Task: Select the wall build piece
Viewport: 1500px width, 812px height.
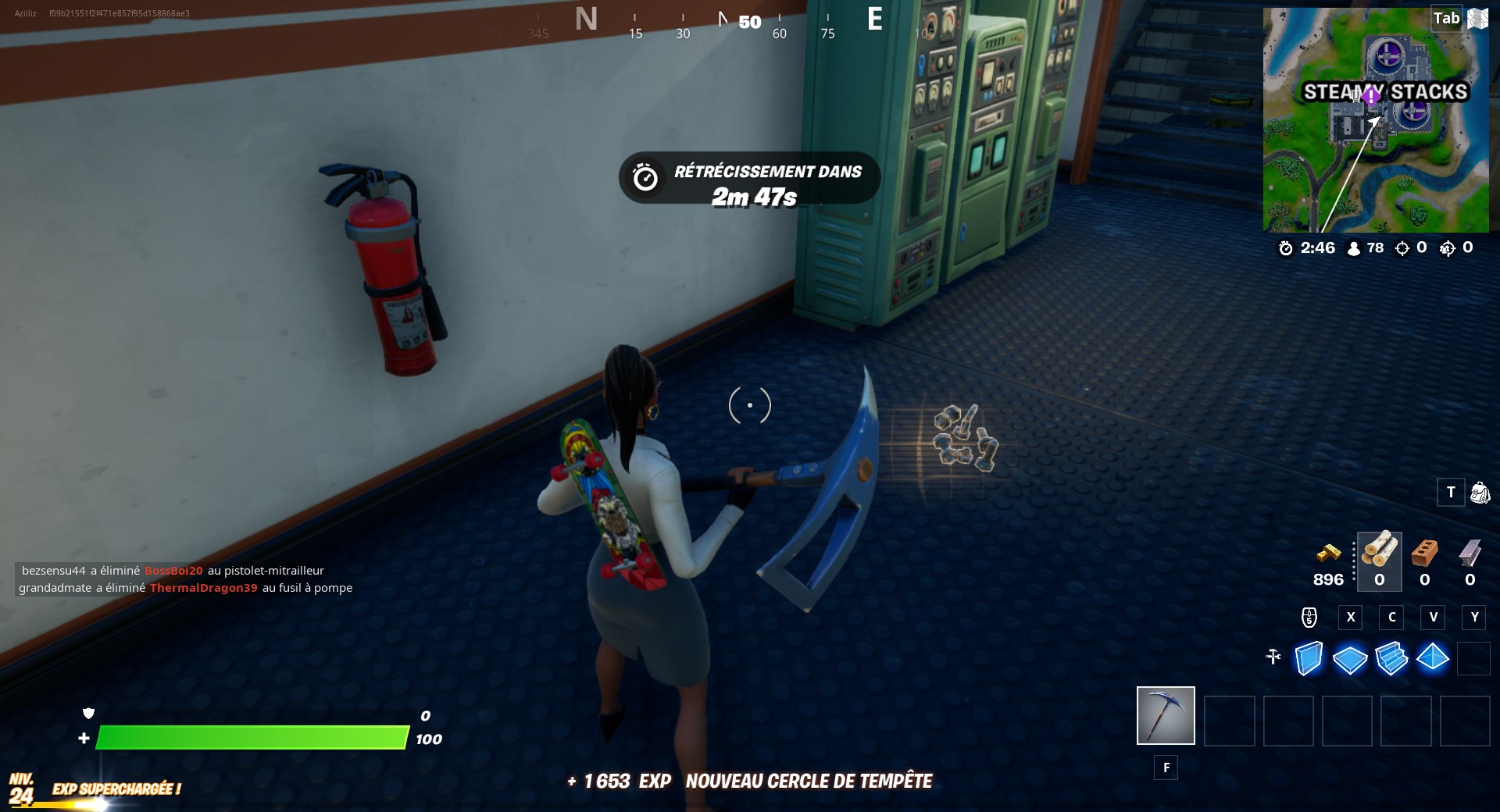Action: pyautogui.click(x=1307, y=660)
